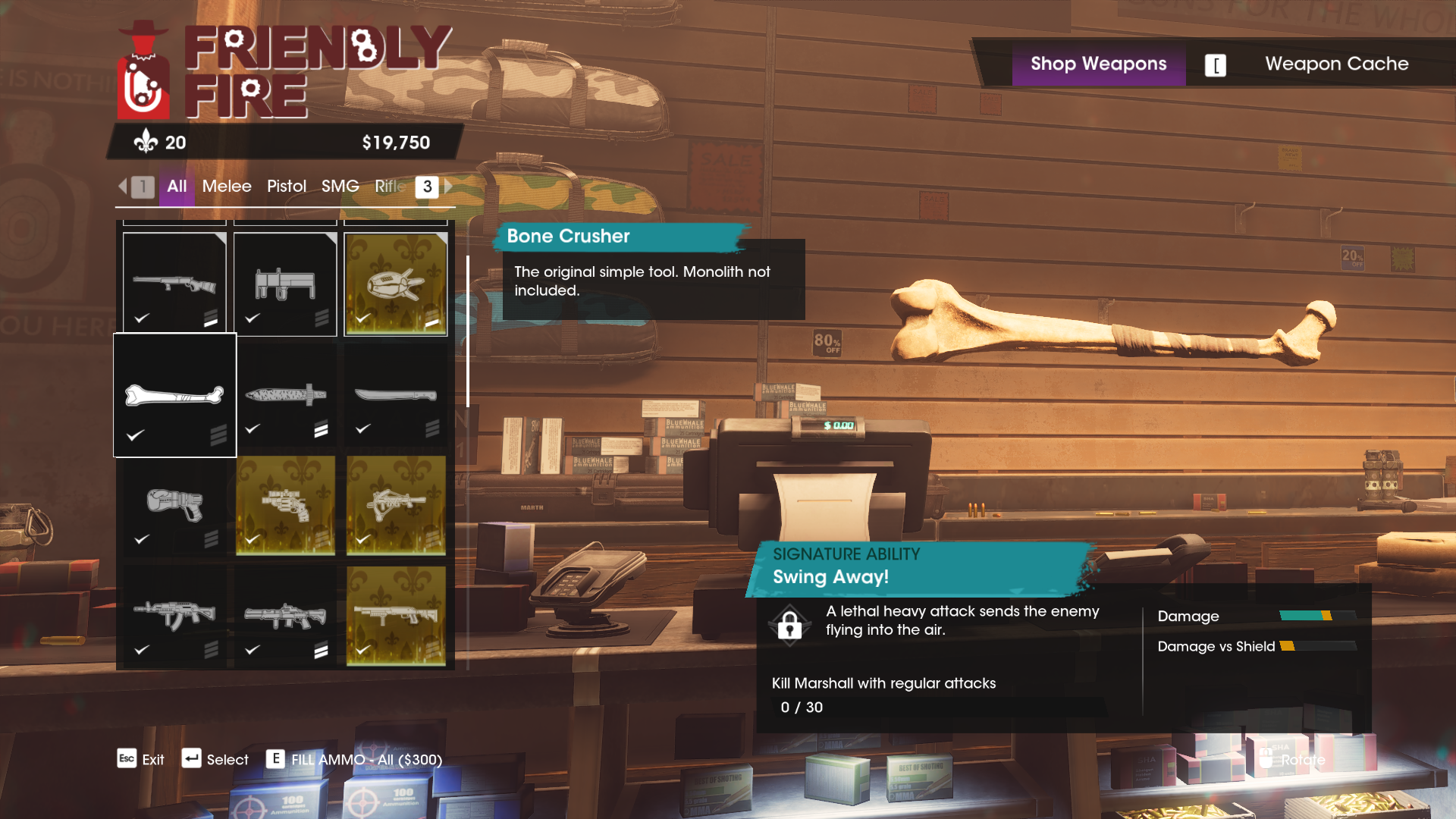Select the assault rifle weapon icon
1456x819 pixels.
174,616
